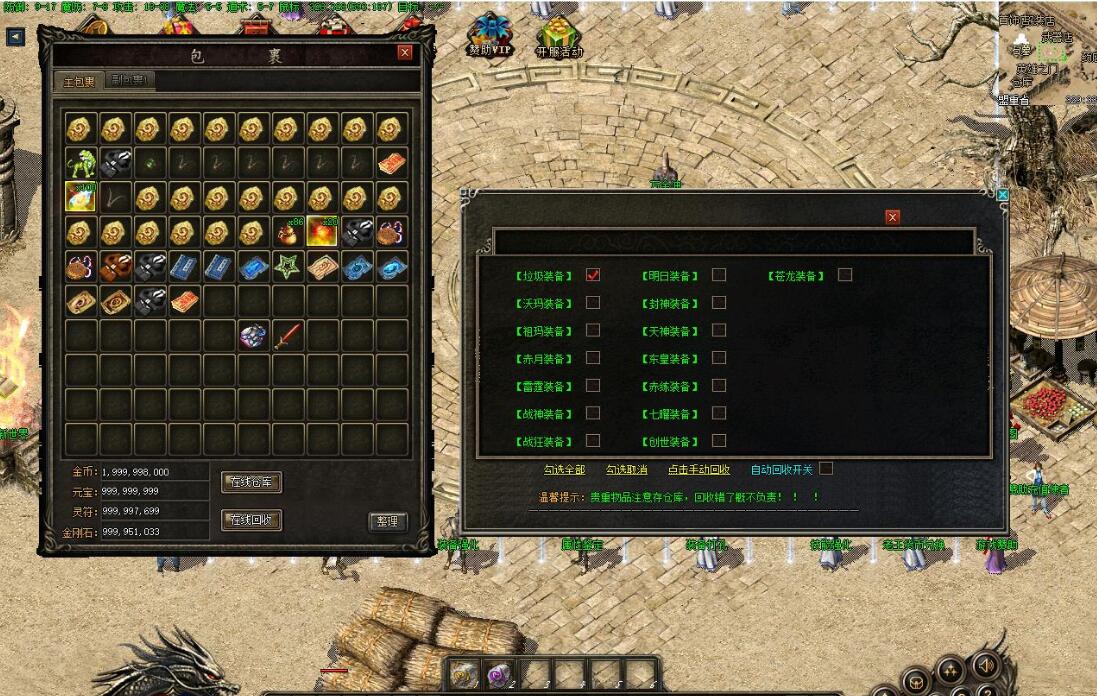The image size is (1097, 696).
Task: Uncheck the 垃圾装备 checkbox
Action: pos(593,275)
